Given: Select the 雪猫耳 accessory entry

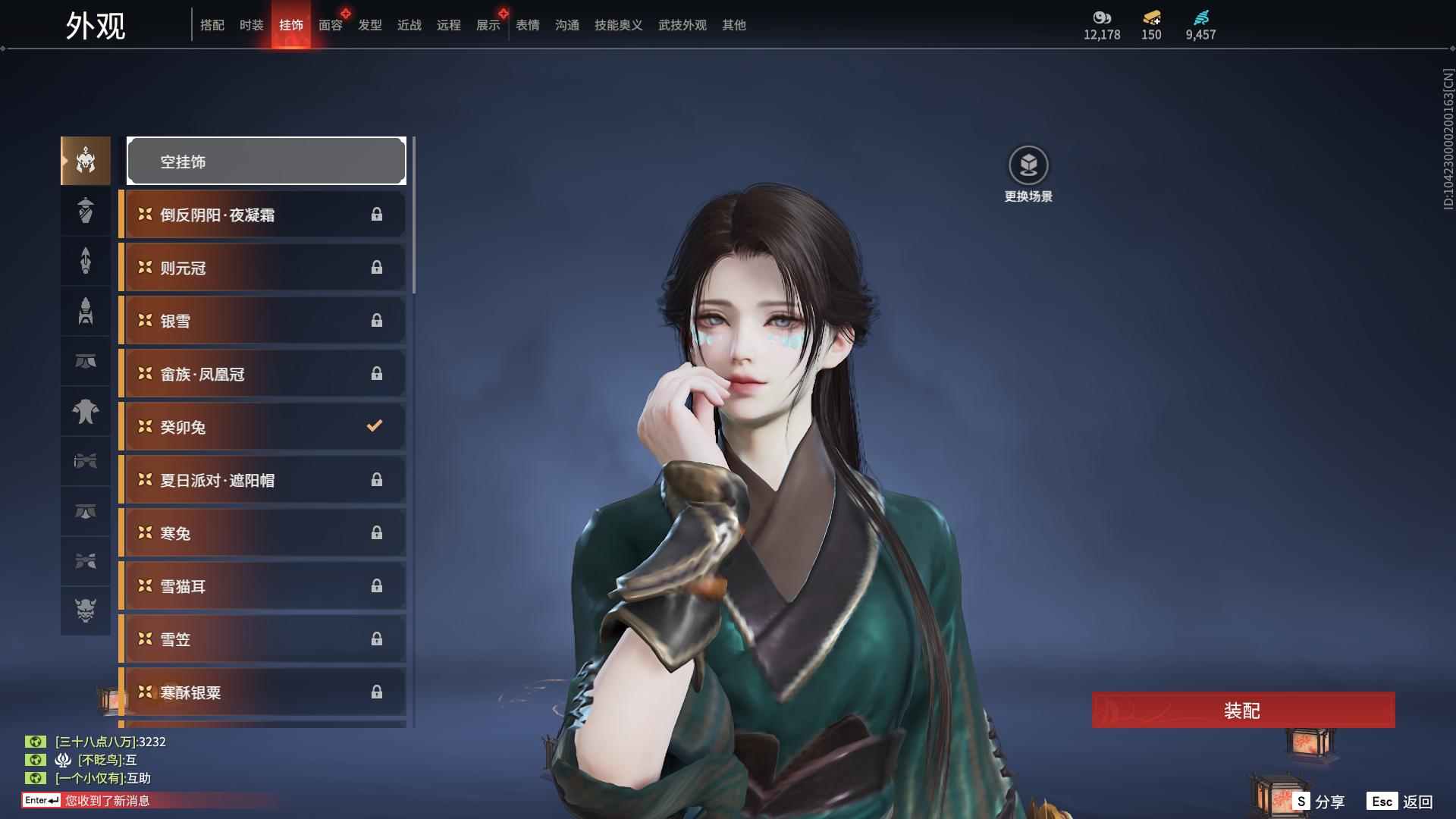Looking at the screenshot, I should [x=262, y=585].
